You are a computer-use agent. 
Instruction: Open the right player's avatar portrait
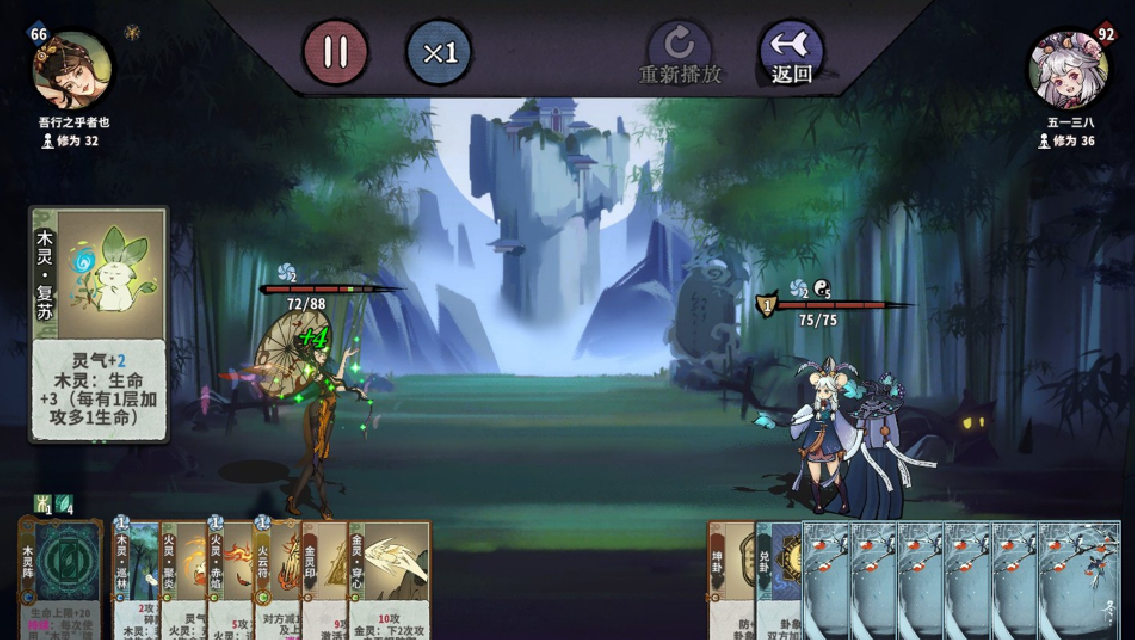pyautogui.click(x=1067, y=70)
